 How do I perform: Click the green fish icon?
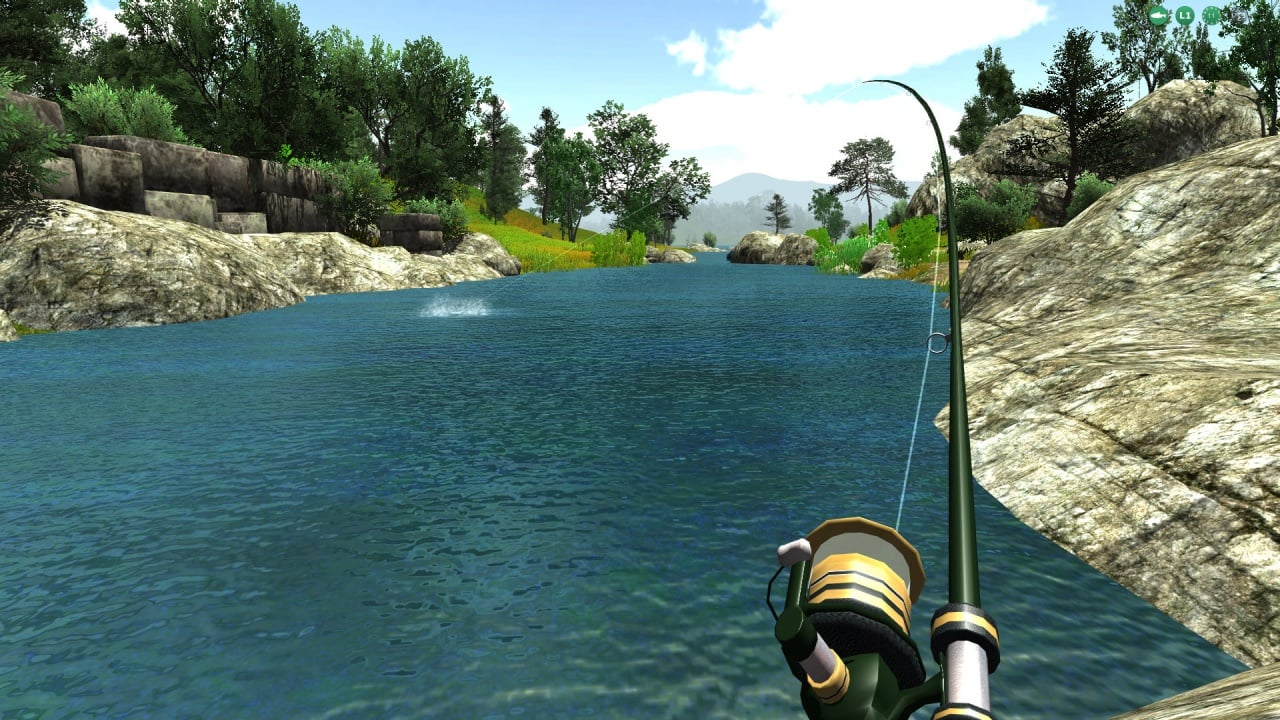pyautogui.click(x=1158, y=15)
